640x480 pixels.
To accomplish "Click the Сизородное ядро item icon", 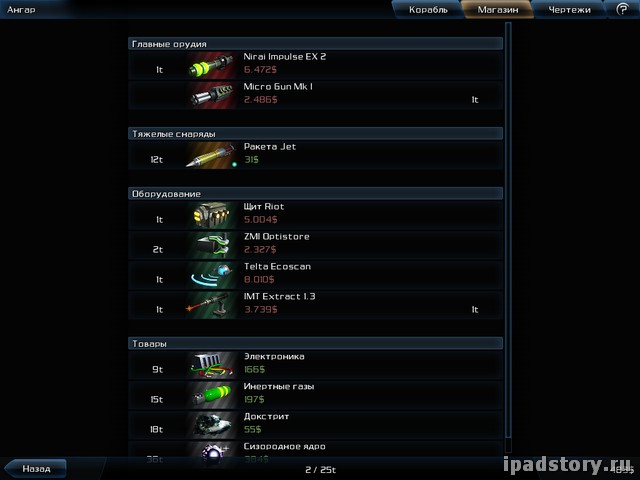I will (x=210, y=452).
